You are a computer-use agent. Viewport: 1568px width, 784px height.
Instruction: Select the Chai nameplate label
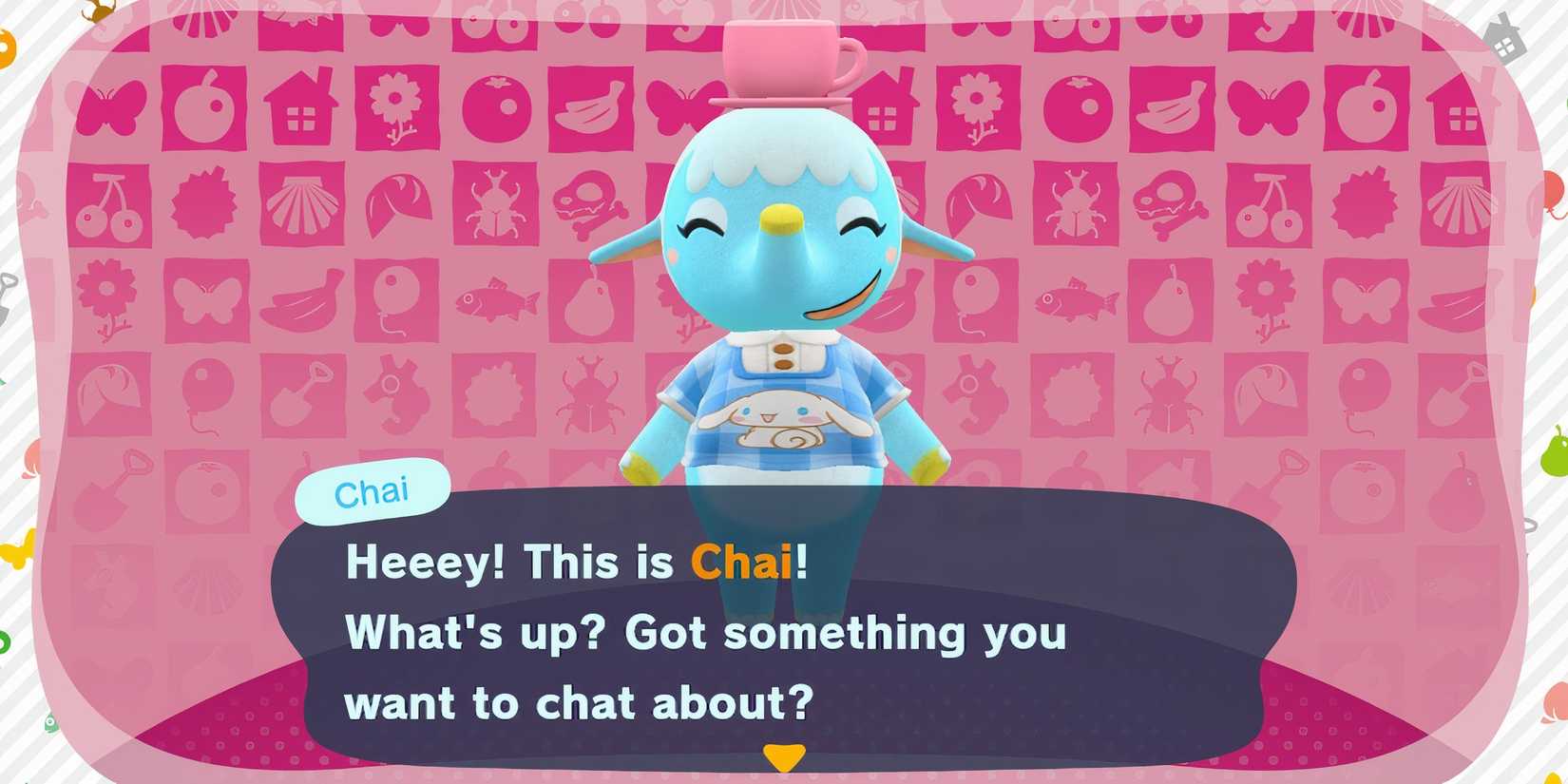pos(373,489)
